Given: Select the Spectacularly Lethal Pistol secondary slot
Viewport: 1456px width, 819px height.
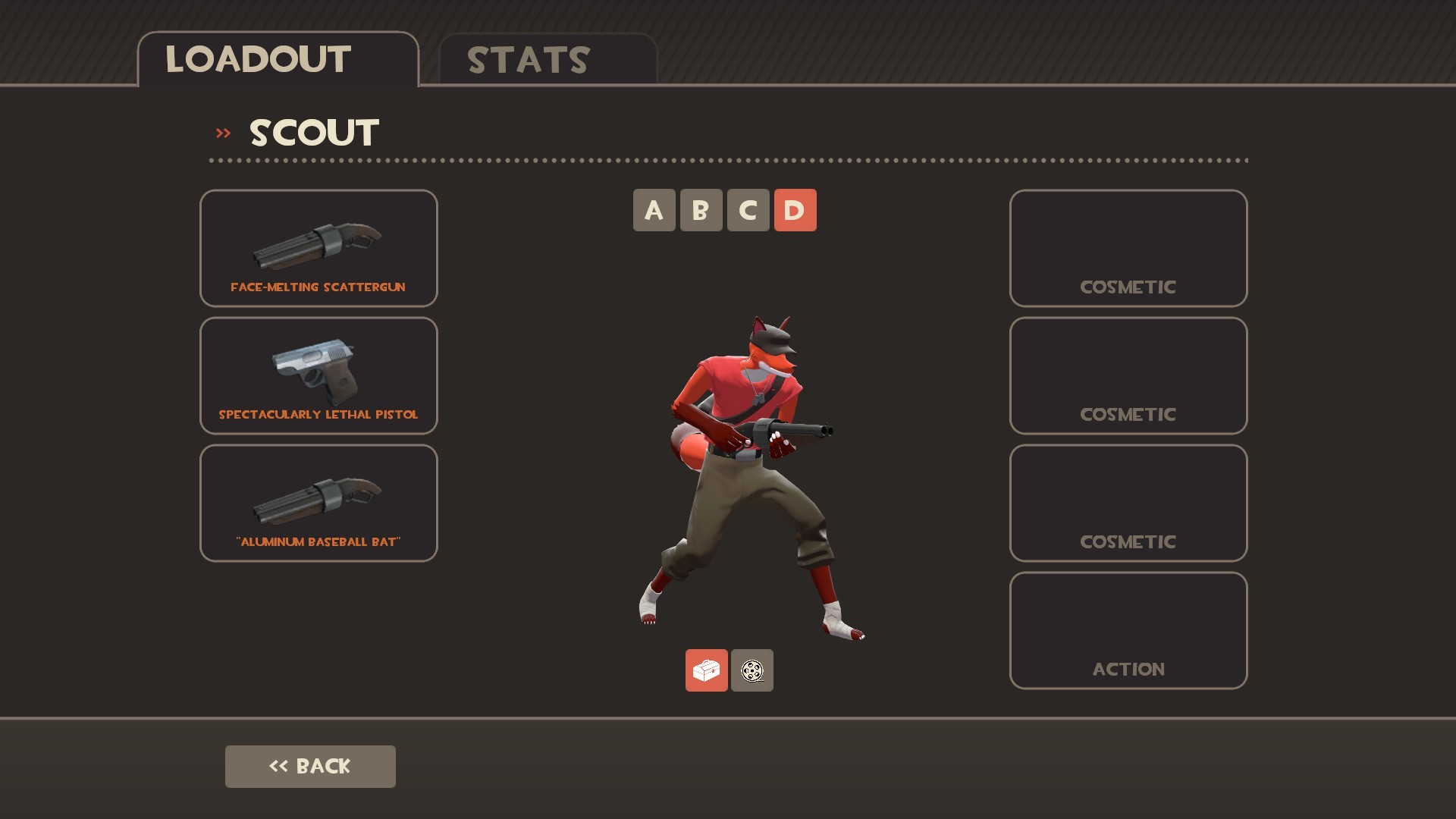Looking at the screenshot, I should 318,375.
